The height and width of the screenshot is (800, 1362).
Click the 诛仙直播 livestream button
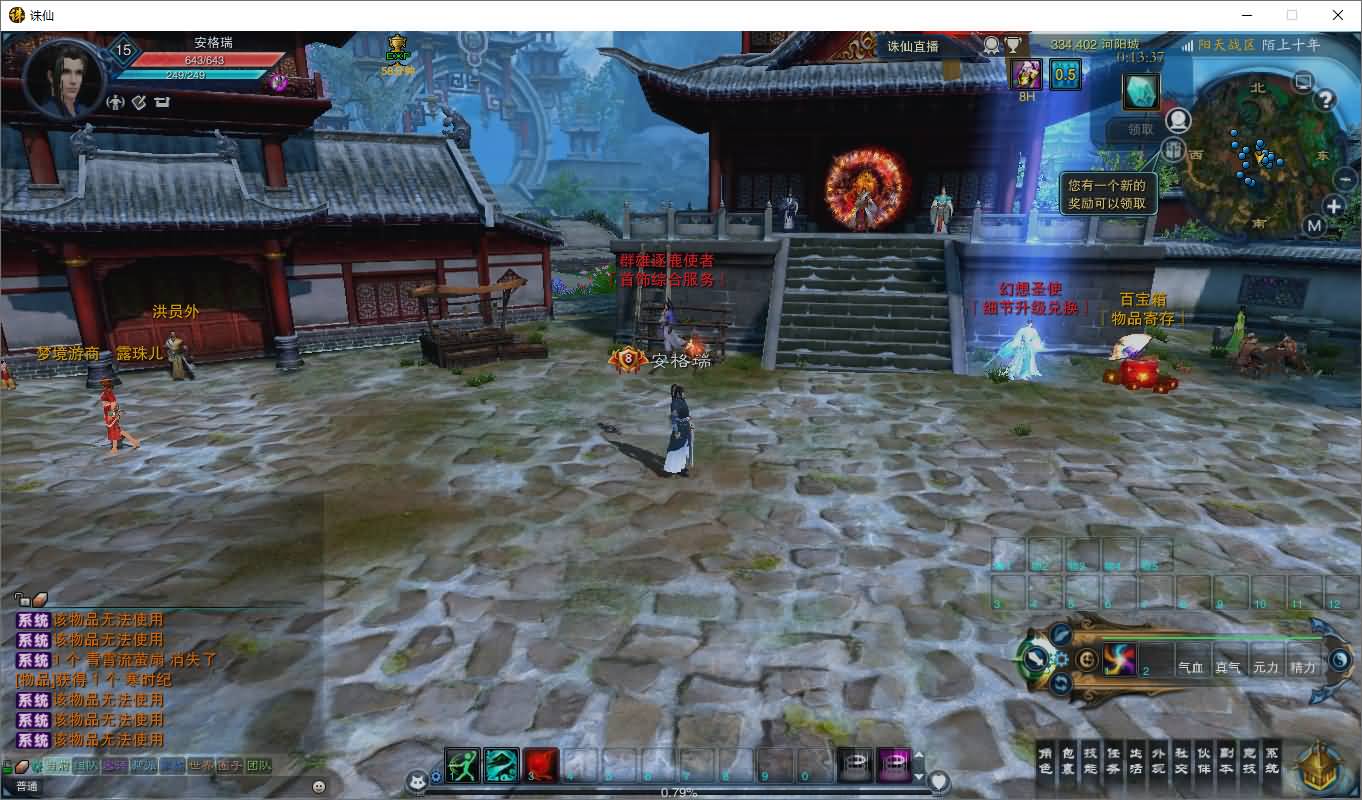click(913, 46)
